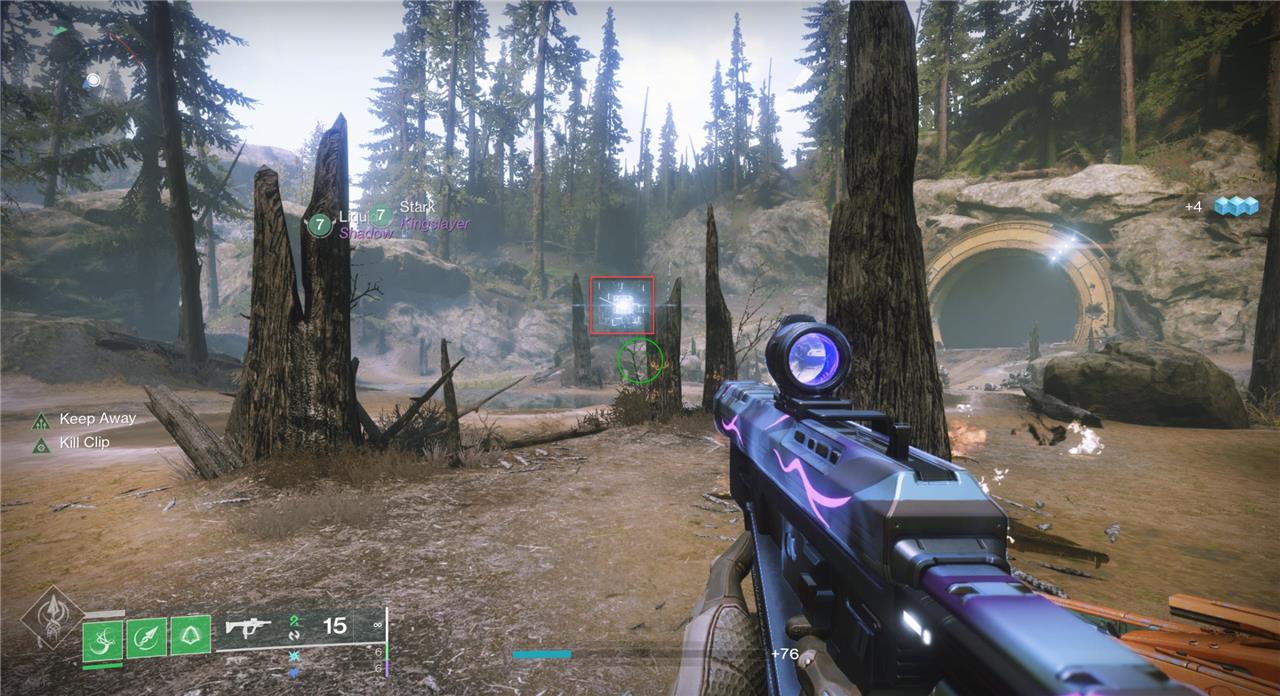Use the green arrow melee ability icon

pos(146,637)
